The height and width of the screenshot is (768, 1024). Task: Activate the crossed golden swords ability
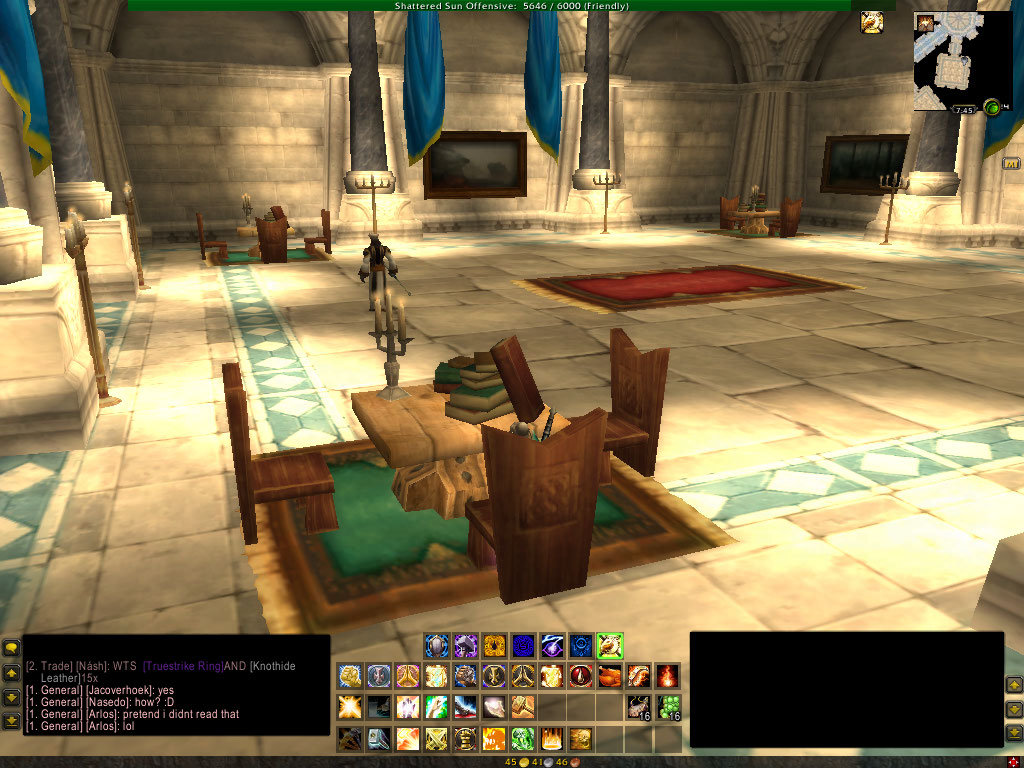click(x=436, y=740)
